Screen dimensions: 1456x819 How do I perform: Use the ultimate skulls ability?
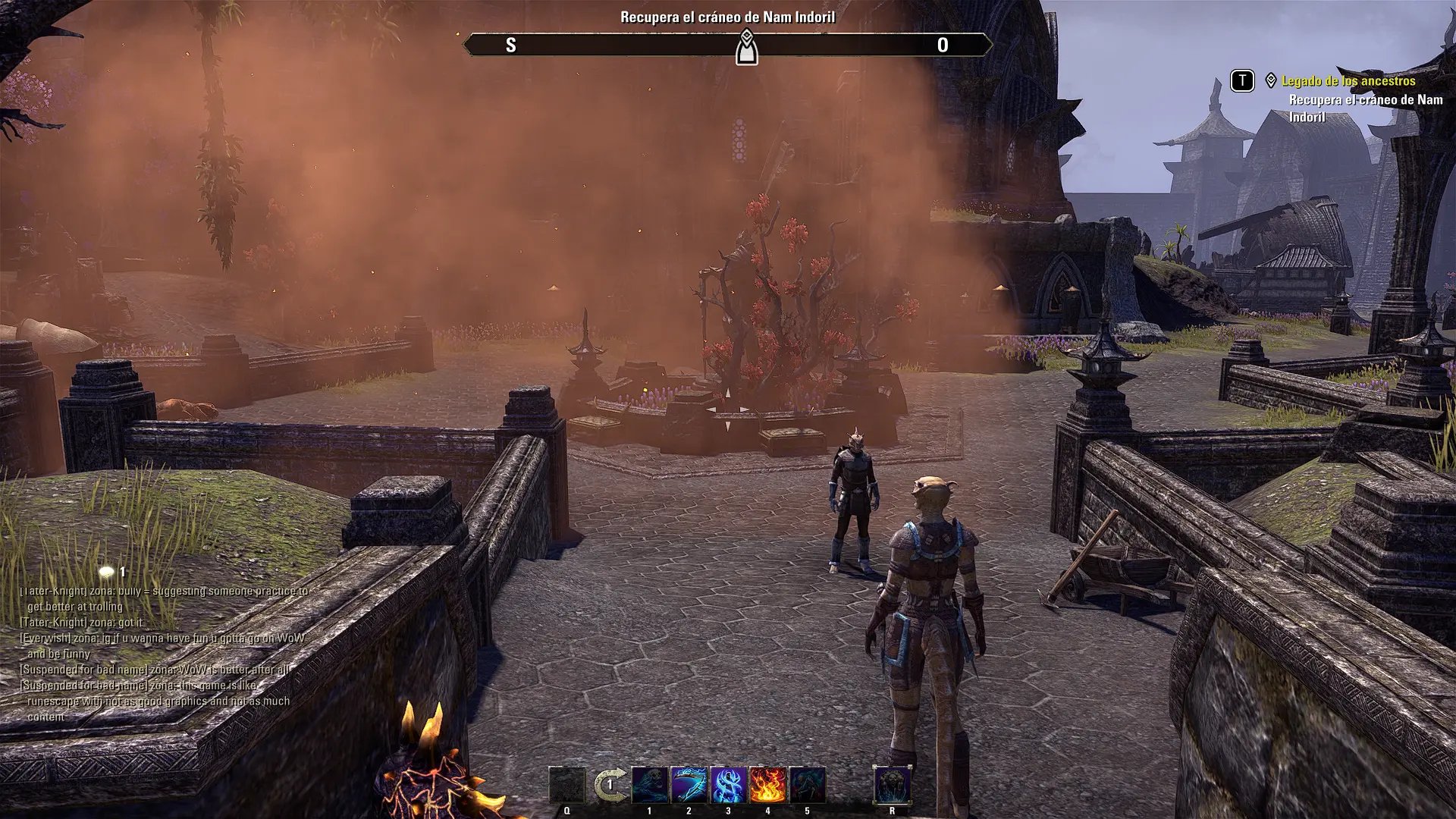(x=892, y=785)
